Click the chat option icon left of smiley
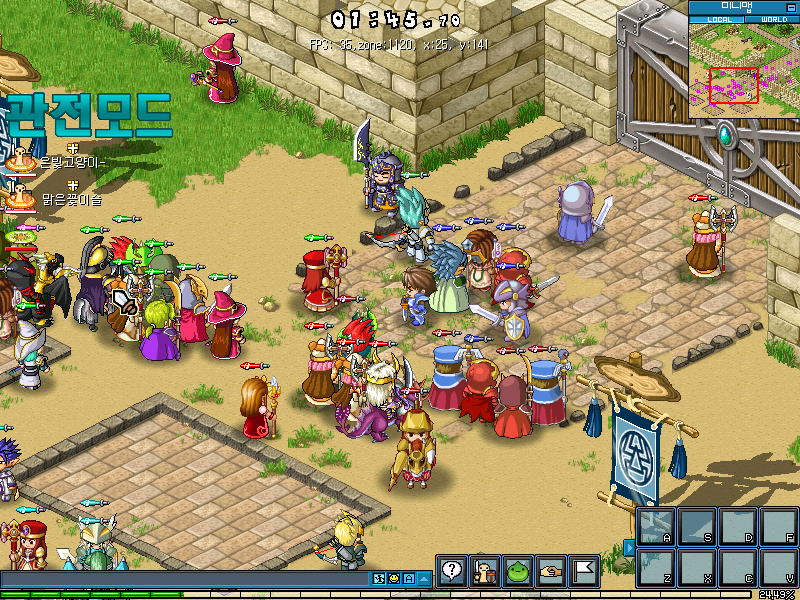The image size is (800, 600). tap(379, 578)
